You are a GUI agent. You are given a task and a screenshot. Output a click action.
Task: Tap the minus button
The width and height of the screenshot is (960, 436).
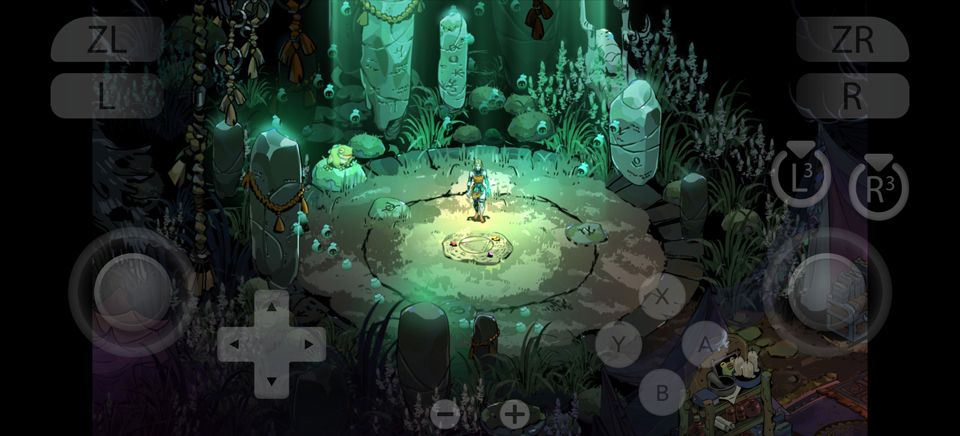click(446, 414)
